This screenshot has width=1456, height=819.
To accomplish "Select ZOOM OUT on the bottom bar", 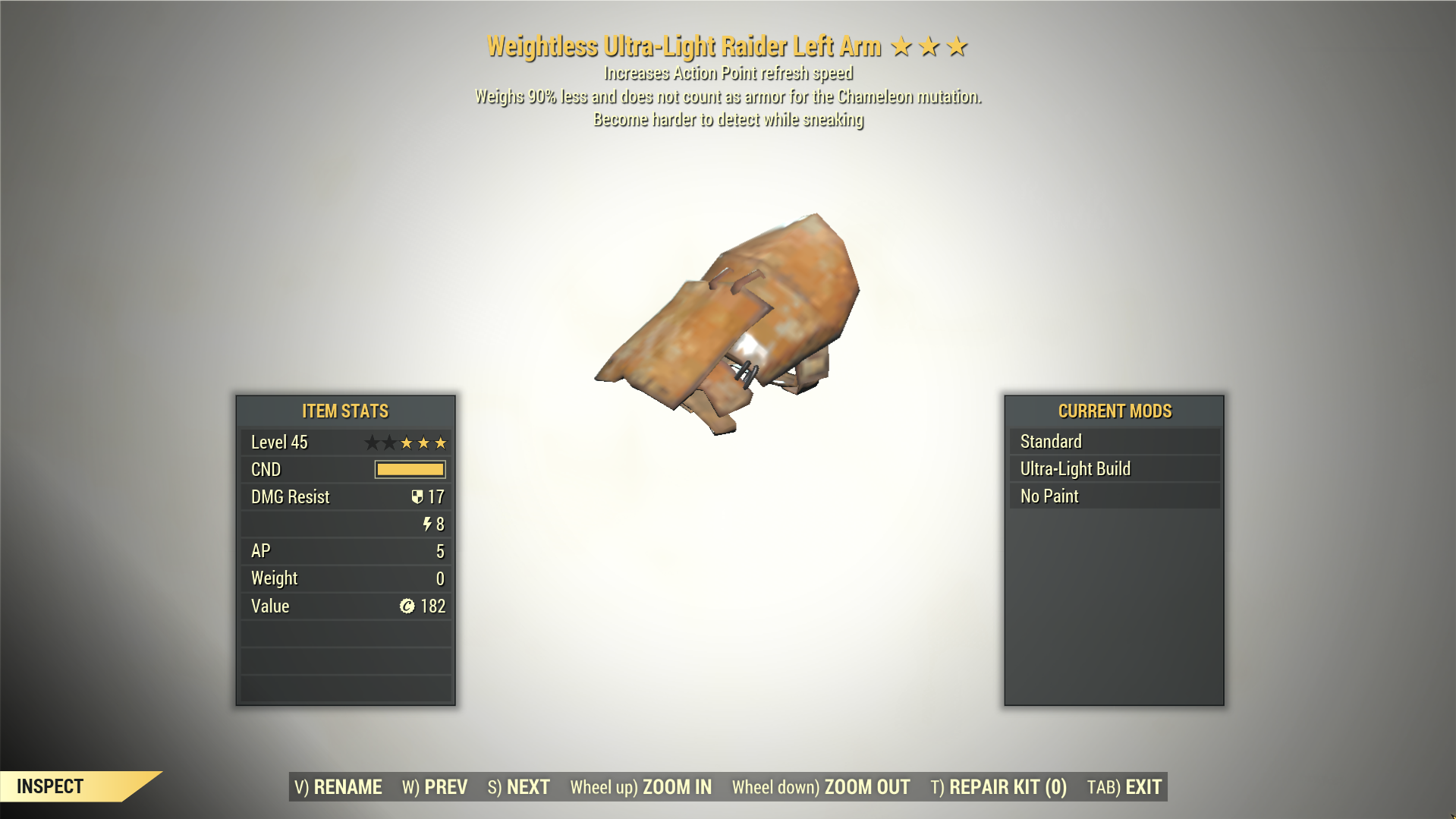I will [821, 787].
